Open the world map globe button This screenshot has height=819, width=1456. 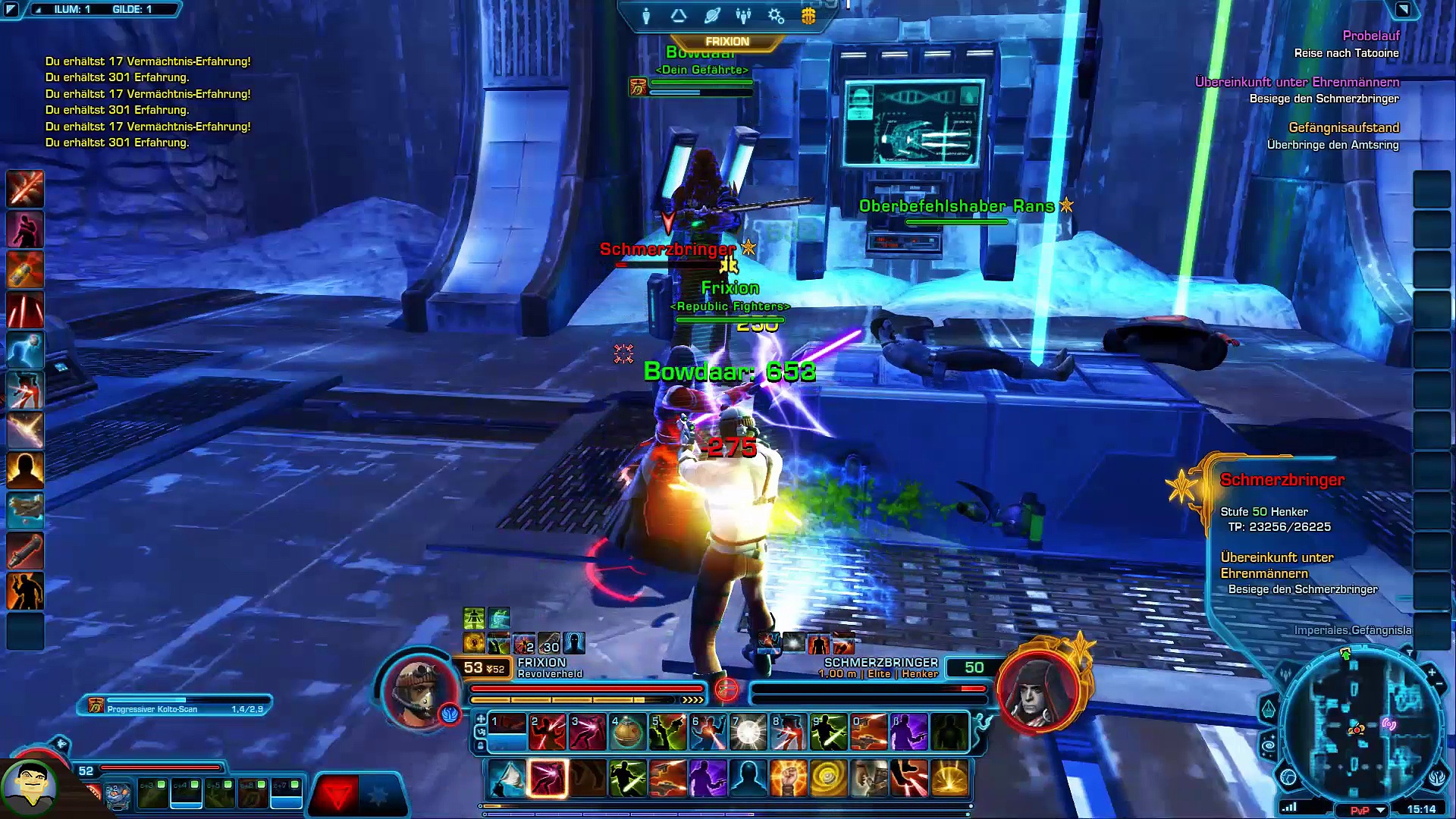point(1288,777)
